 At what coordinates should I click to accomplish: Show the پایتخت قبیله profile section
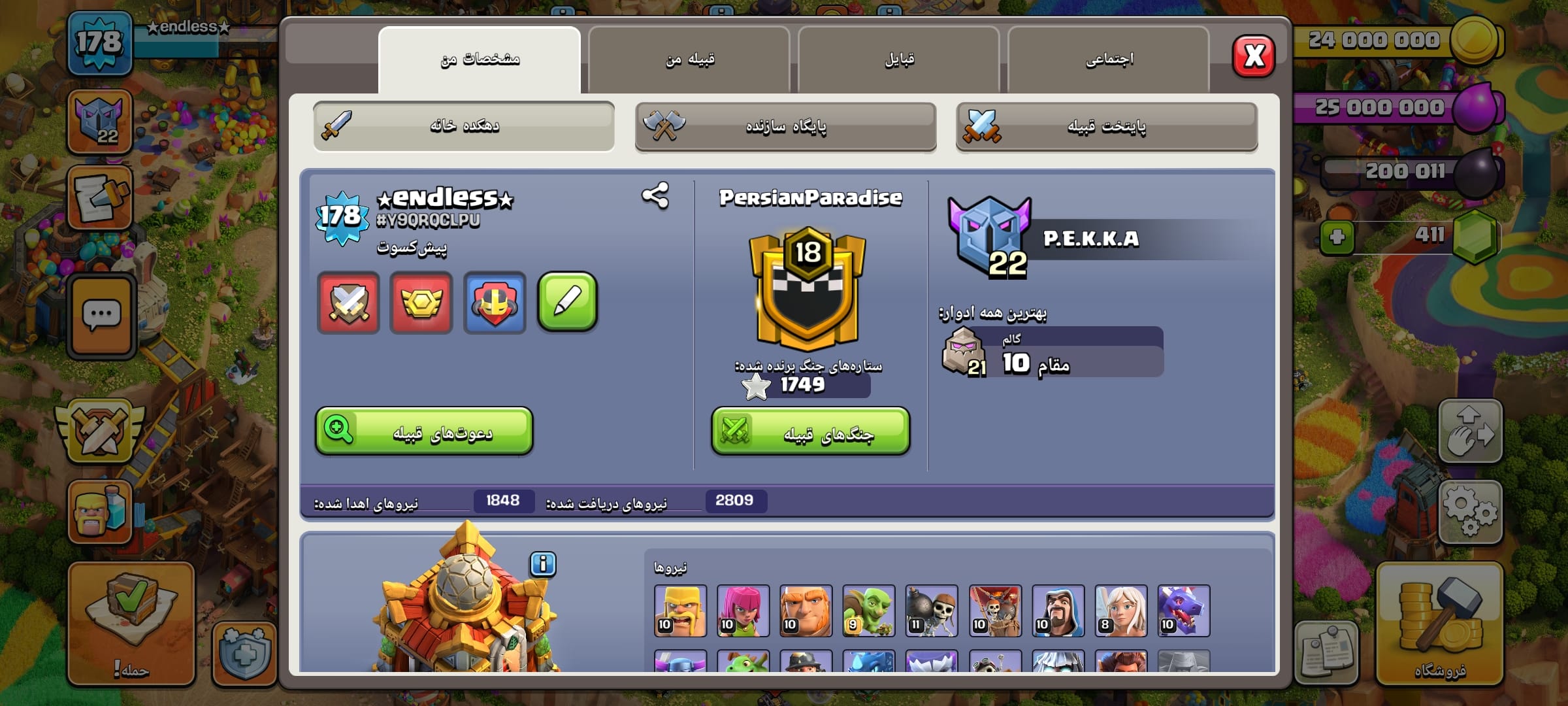(x=1106, y=126)
